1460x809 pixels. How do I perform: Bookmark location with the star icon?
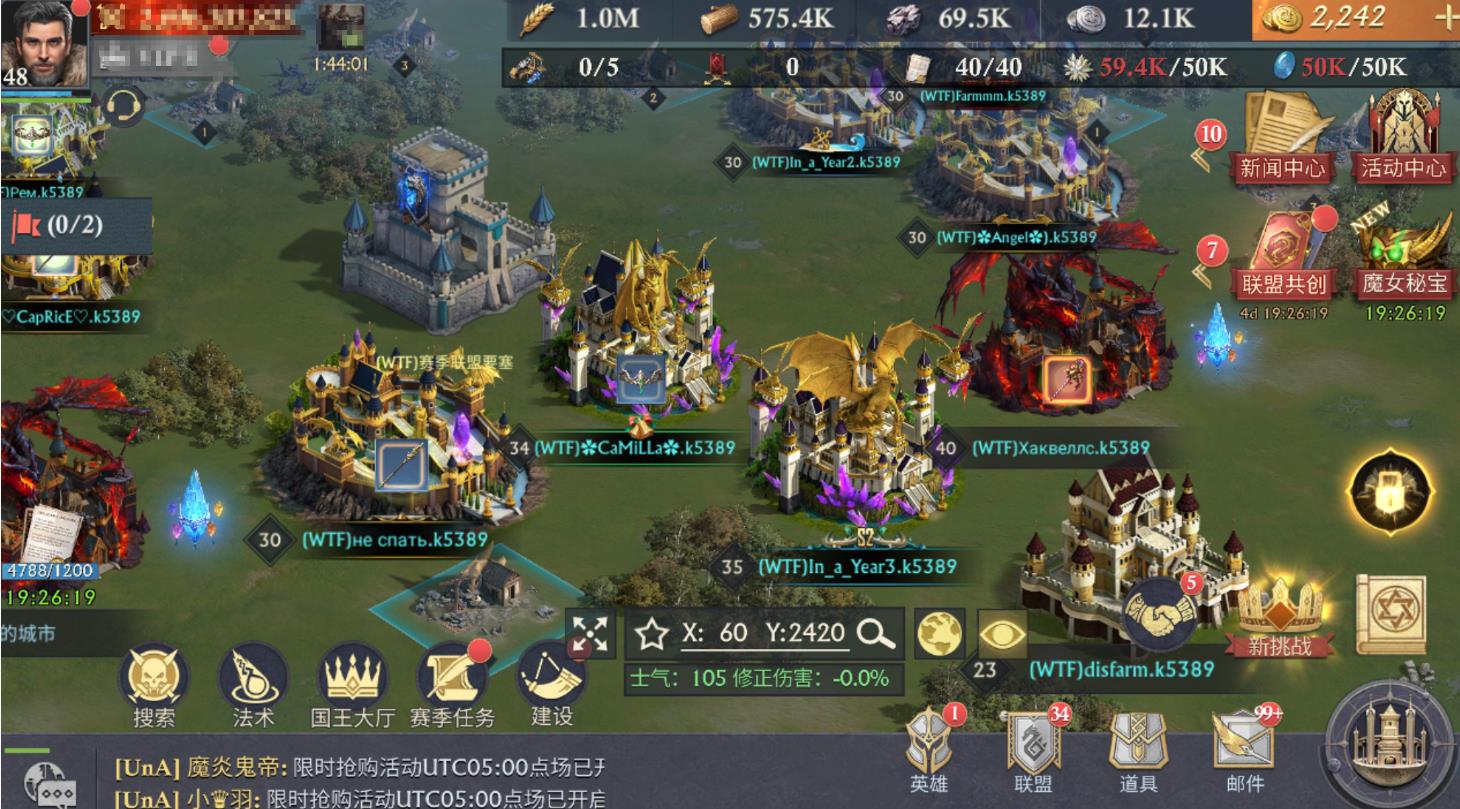pyautogui.click(x=652, y=633)
